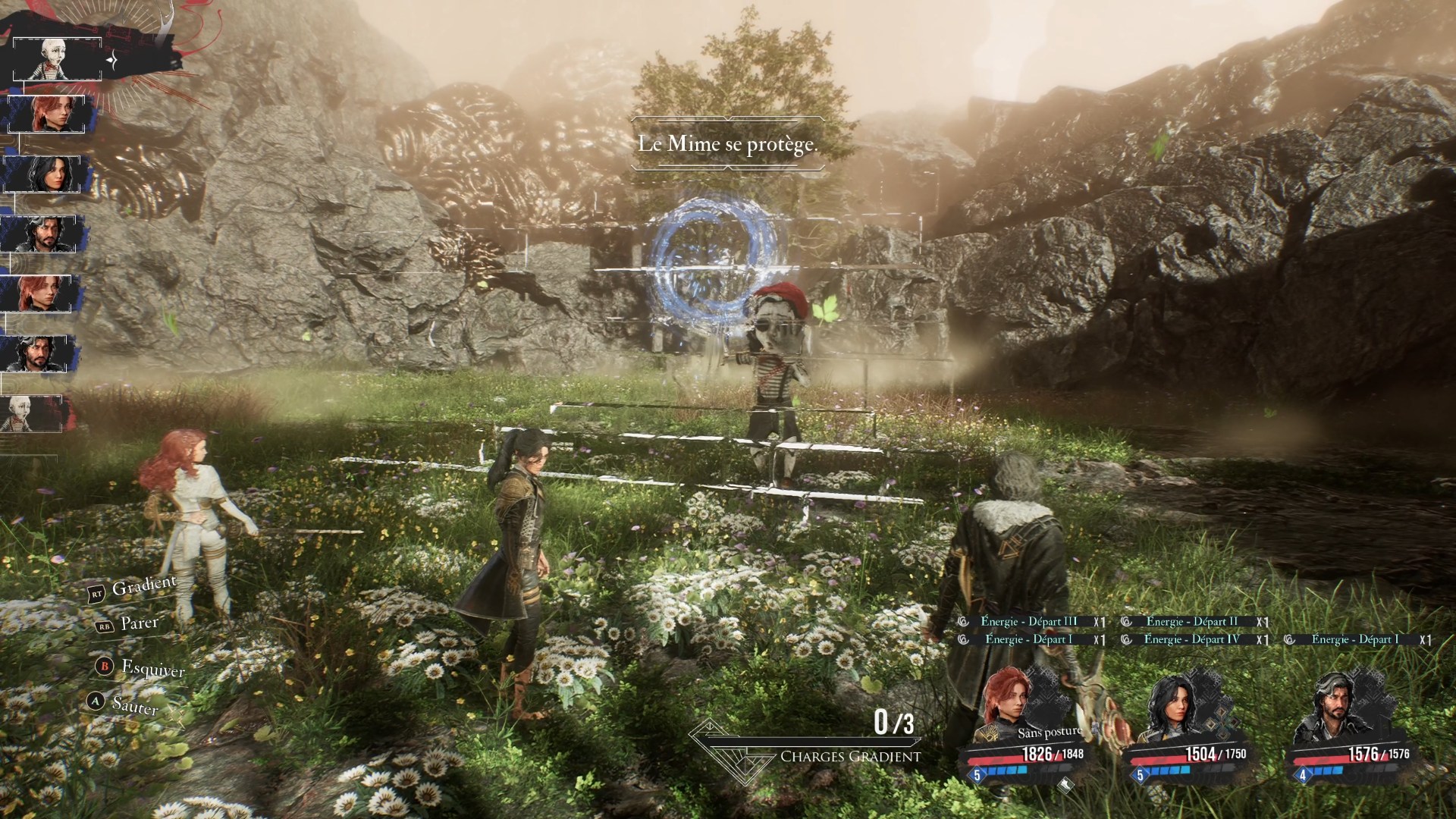
Task: Inspect the Énergie - Départ IV buff
Action: 1191,640
